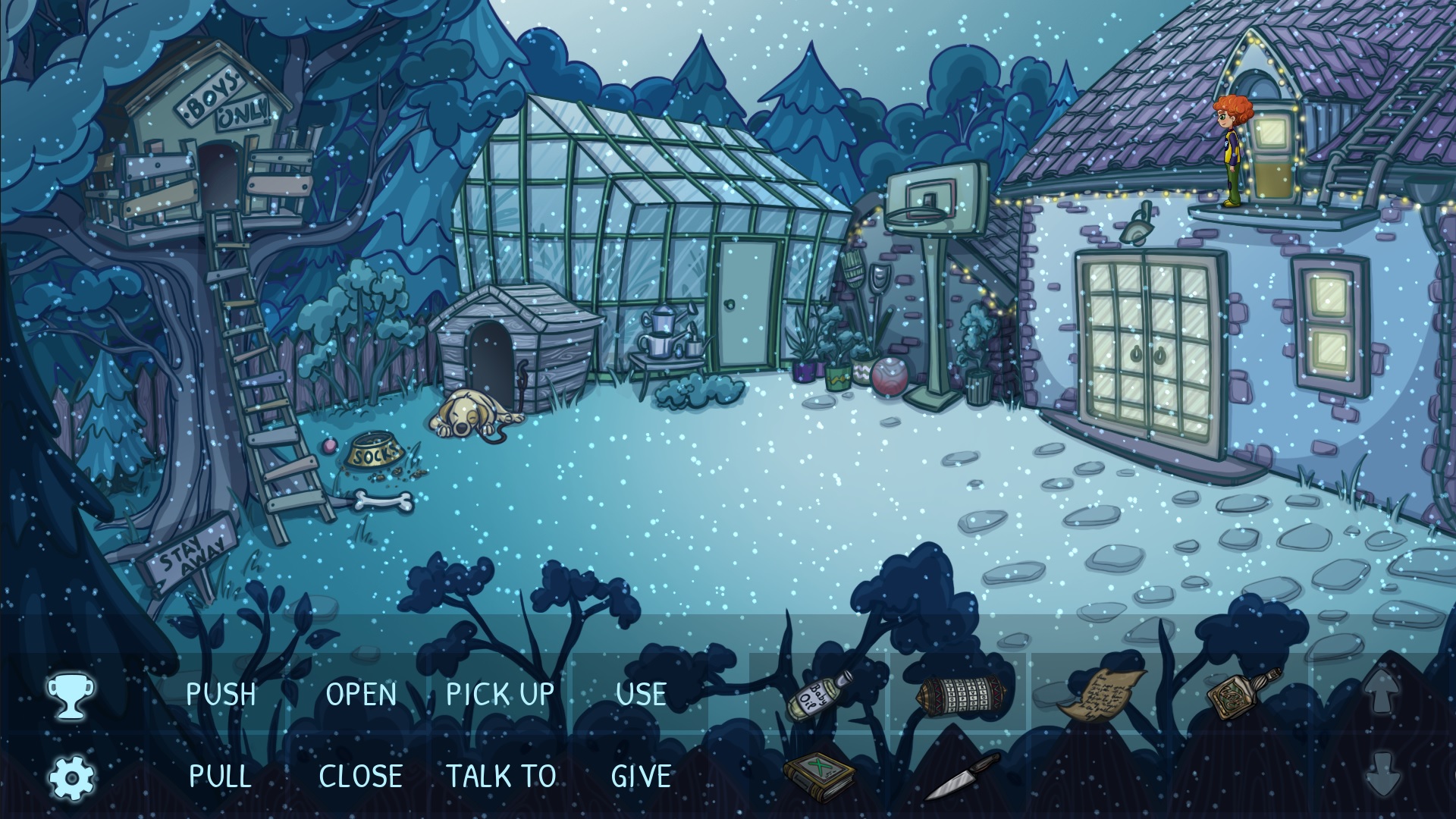Choose the kitchen knife from inventory
Viewport: 1456px width, 819px height.
click(962, 777)
